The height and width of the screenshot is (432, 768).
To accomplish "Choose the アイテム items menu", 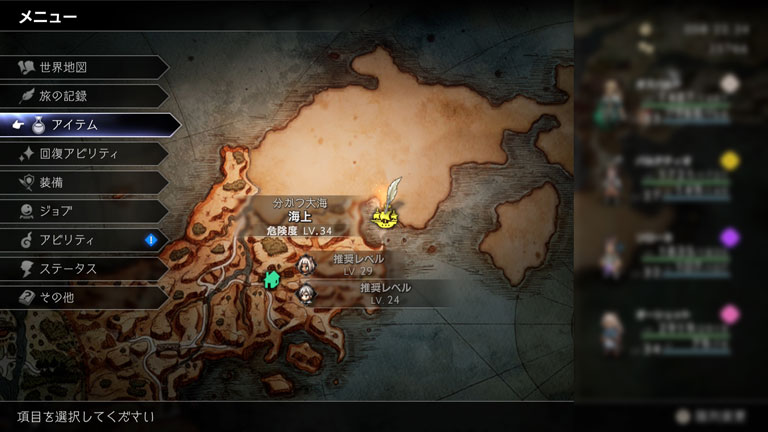I will (90, 125).
